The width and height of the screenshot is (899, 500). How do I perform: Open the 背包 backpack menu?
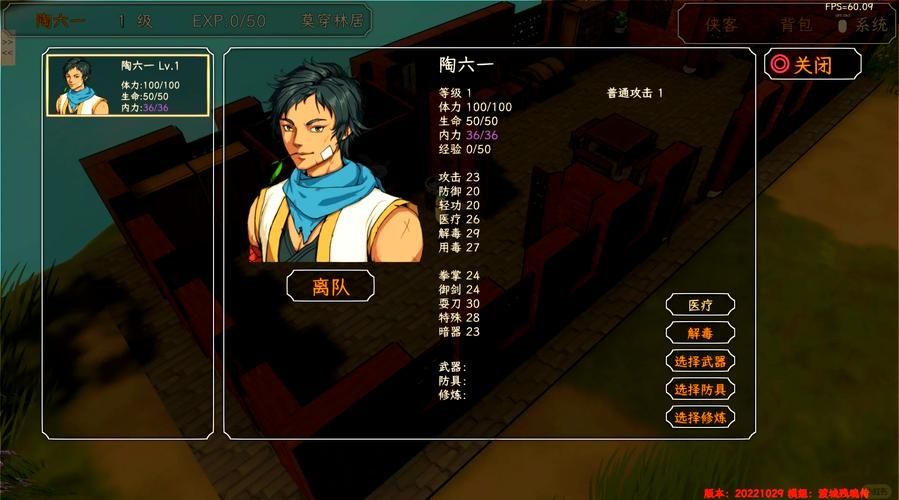click(796, 25)
